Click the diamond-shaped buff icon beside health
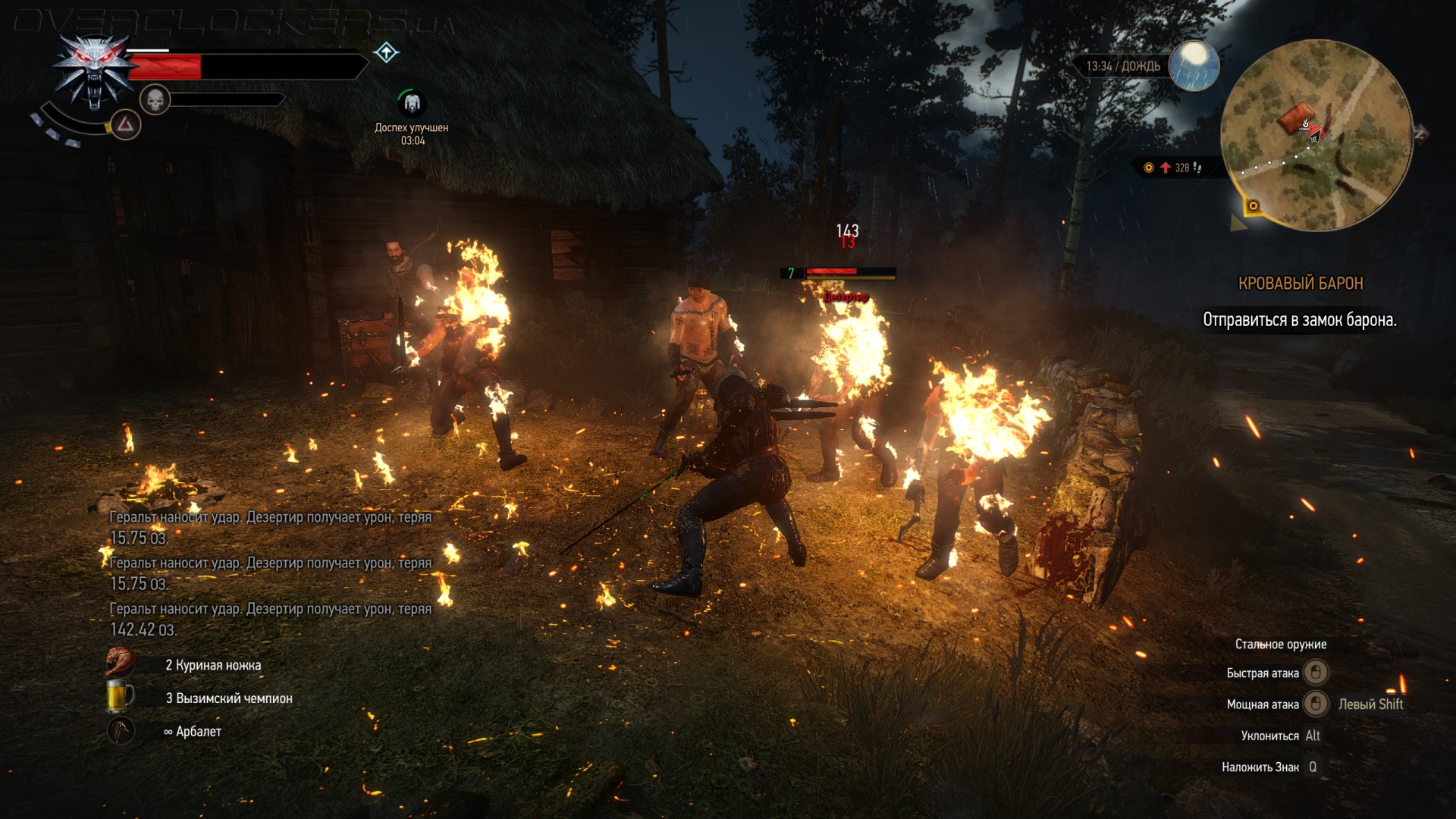Image resolution: width=1456 pixels, height=819 pixels. 386,52
